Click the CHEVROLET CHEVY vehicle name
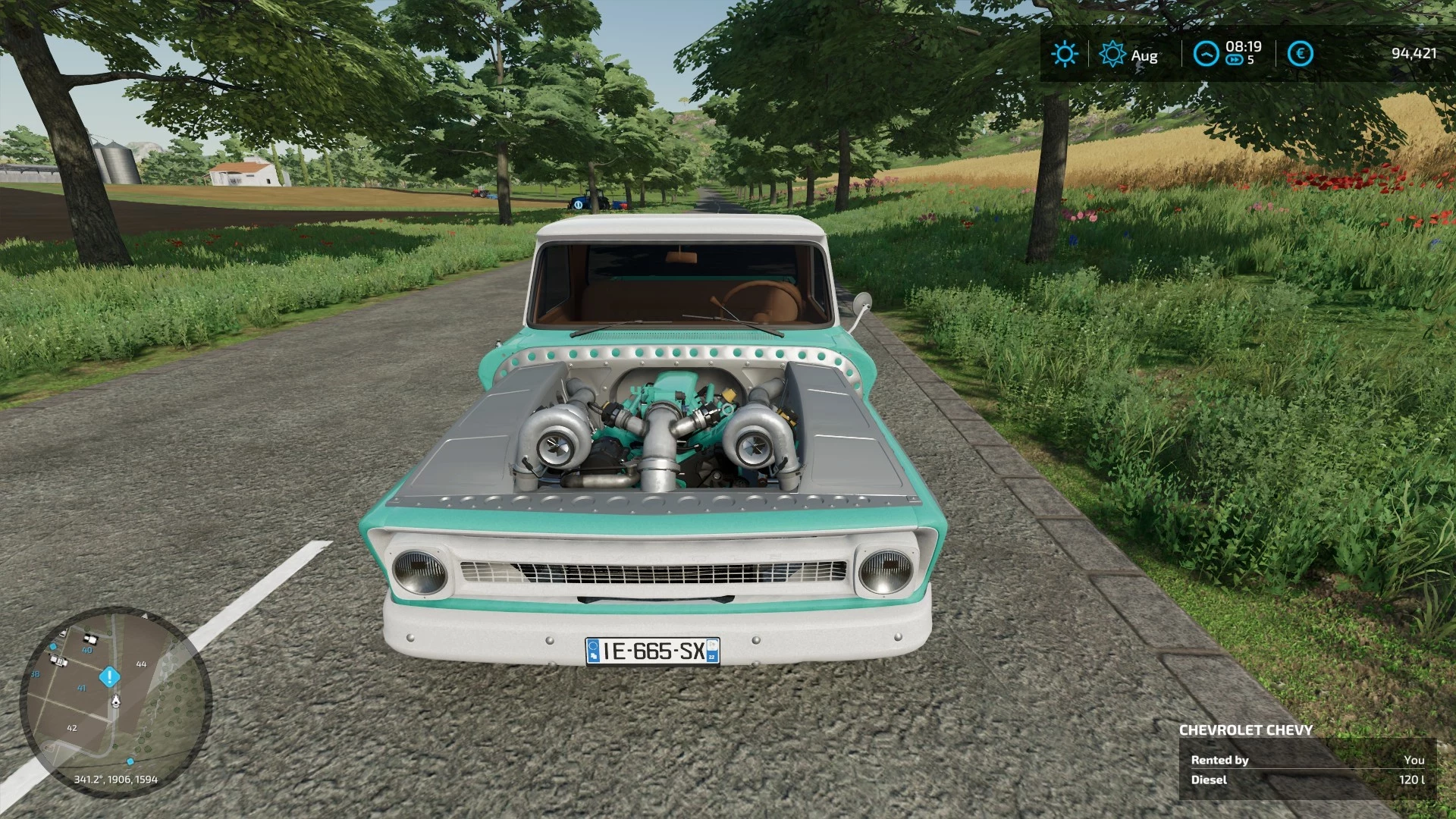Image resolution: width=1456 pixels, height=819 pixels. pos(1247,730)
